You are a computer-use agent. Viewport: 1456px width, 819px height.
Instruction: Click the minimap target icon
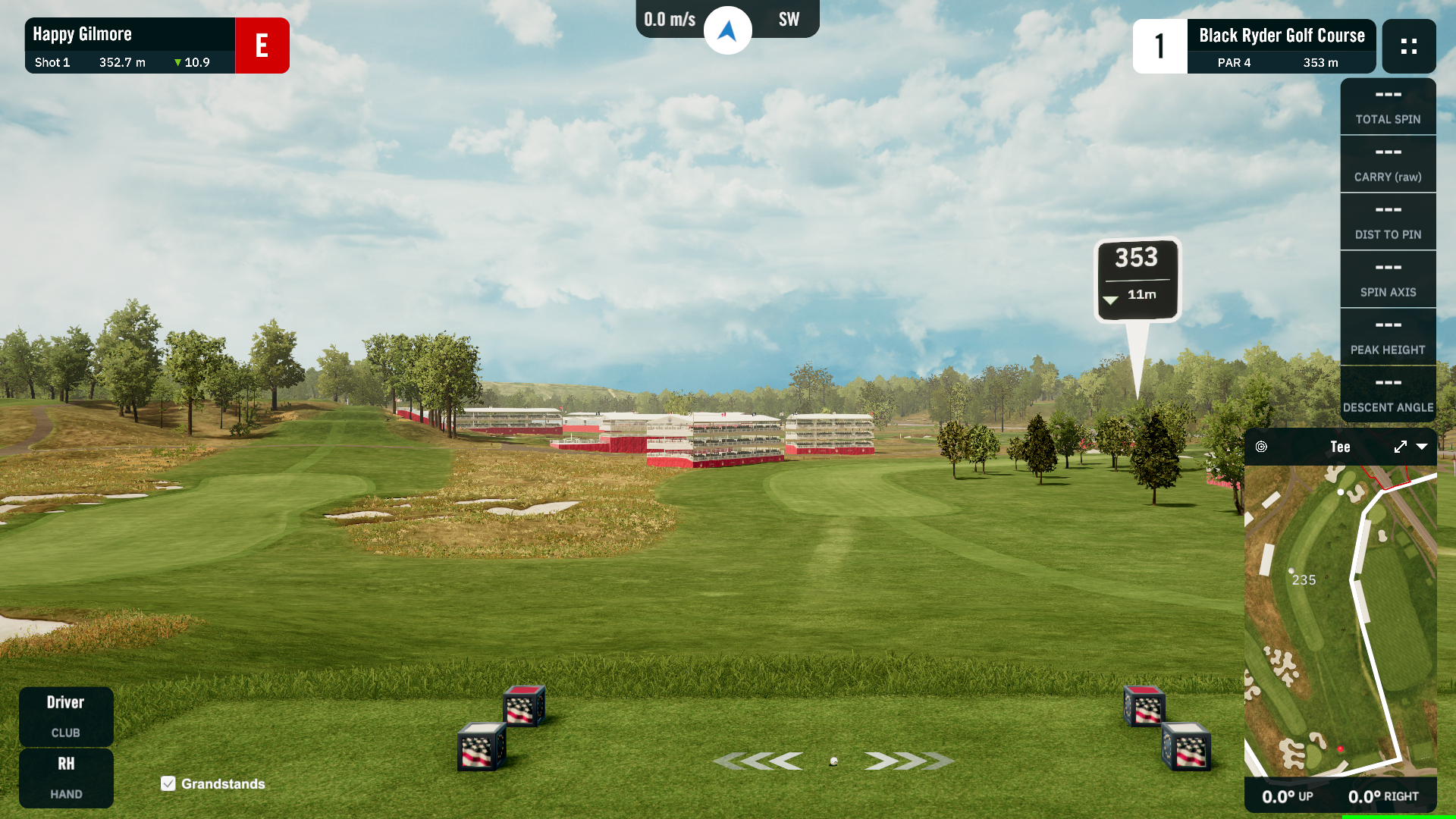tap(1261, 447)
